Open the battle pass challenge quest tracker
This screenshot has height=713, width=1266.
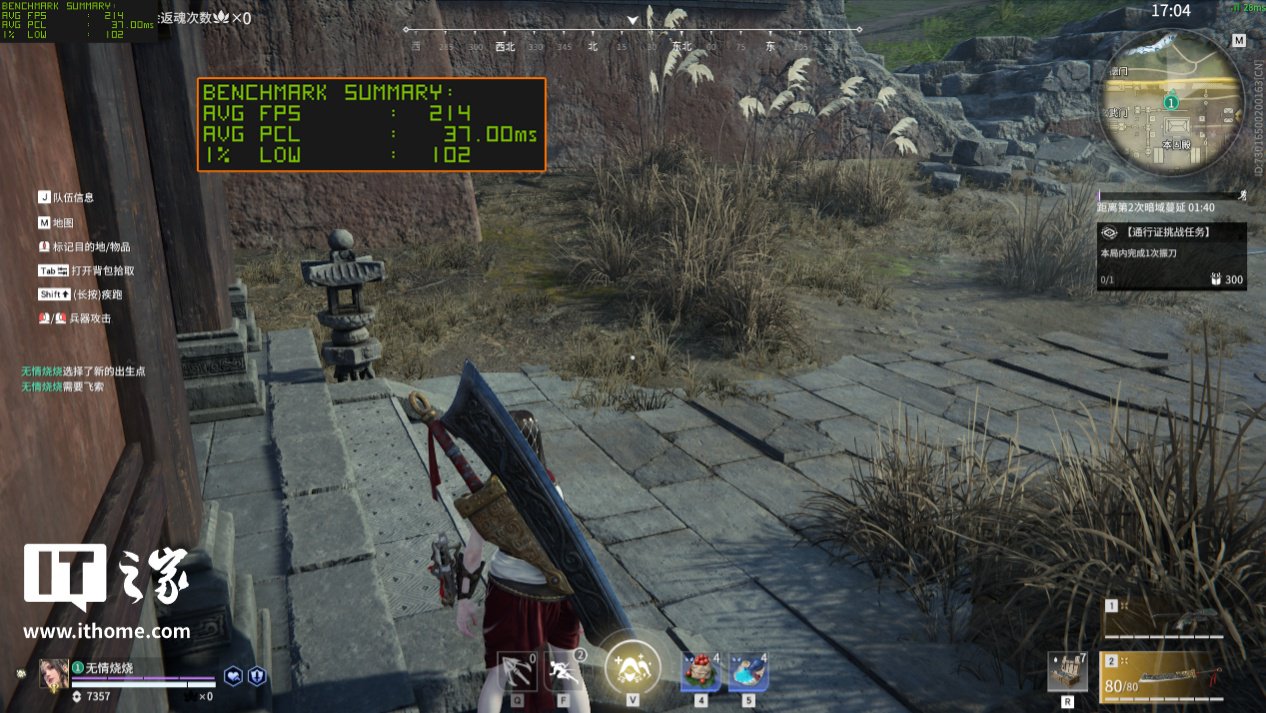point(1171,256)
